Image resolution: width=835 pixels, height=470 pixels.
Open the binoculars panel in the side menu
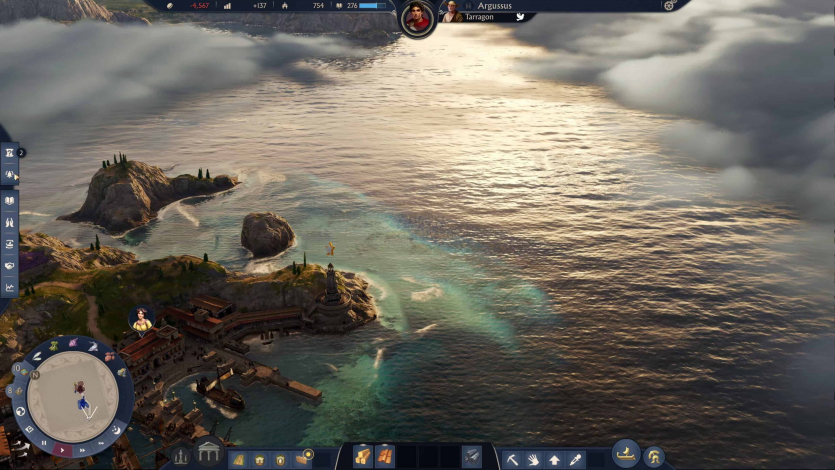[x=9, y=221]
